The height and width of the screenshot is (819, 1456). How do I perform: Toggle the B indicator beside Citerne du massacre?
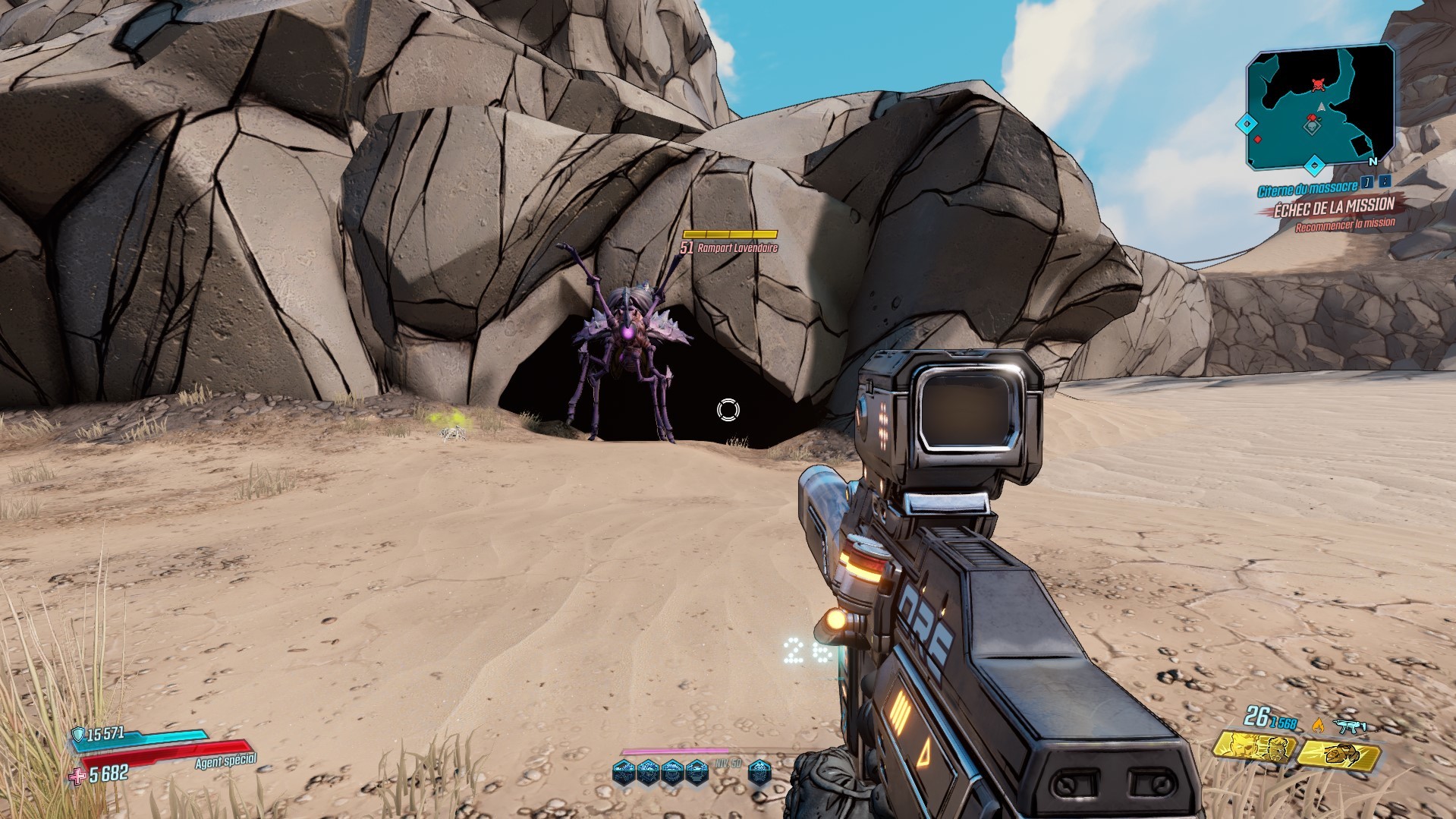[x=1383, y=181]
